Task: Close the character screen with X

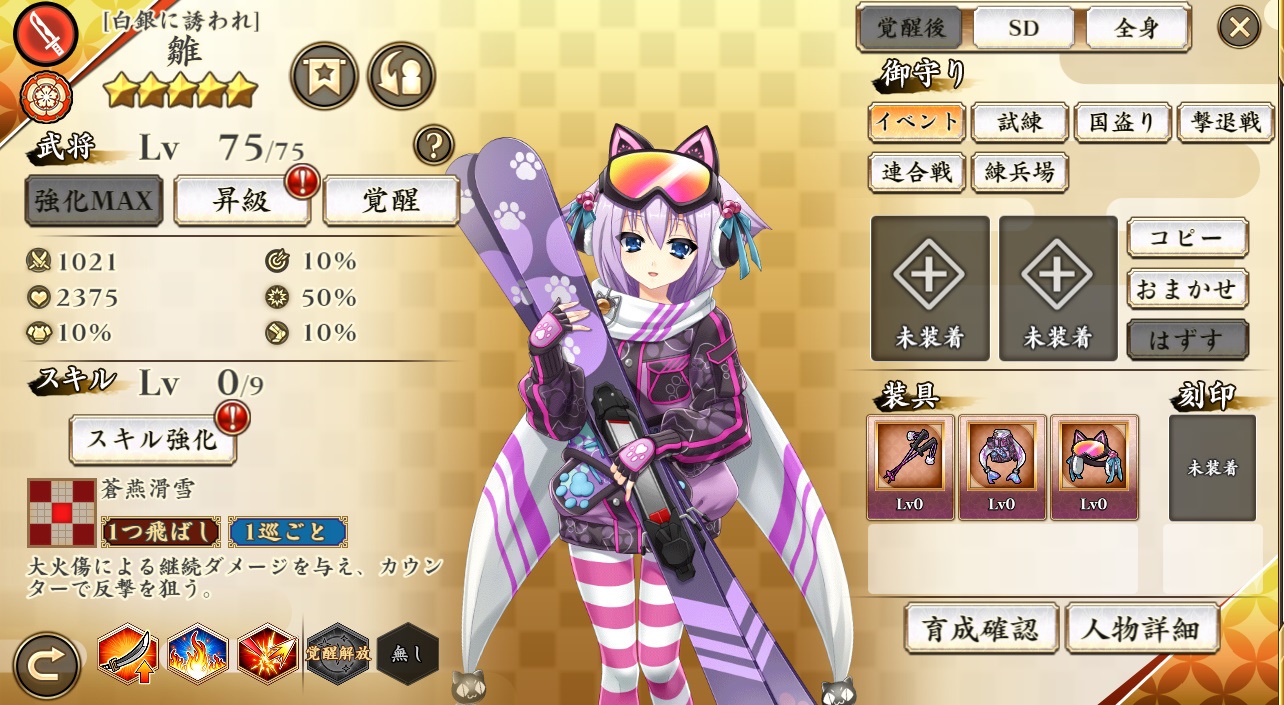Action: 1238,27
